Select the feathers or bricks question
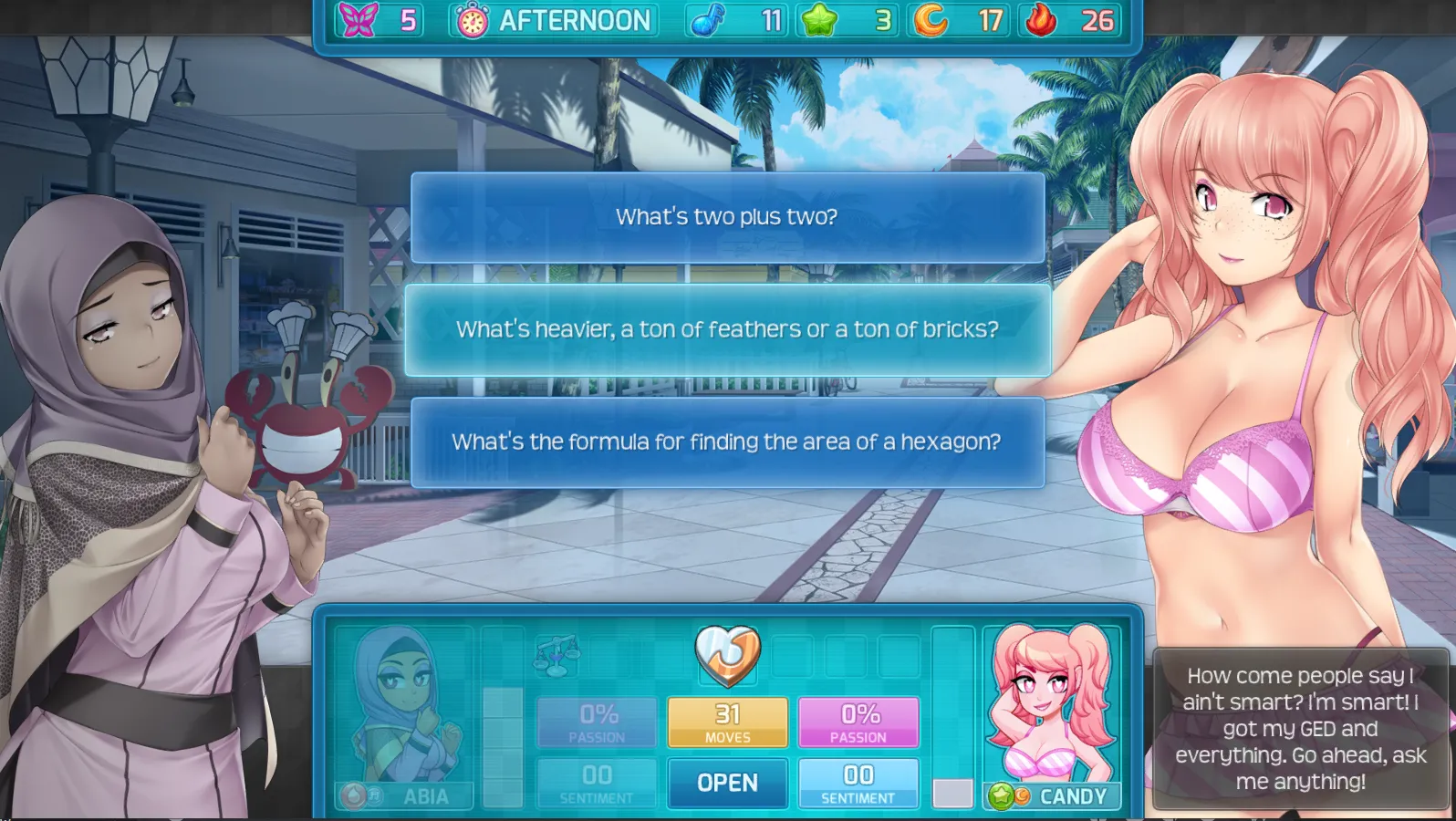 (727, 329)
